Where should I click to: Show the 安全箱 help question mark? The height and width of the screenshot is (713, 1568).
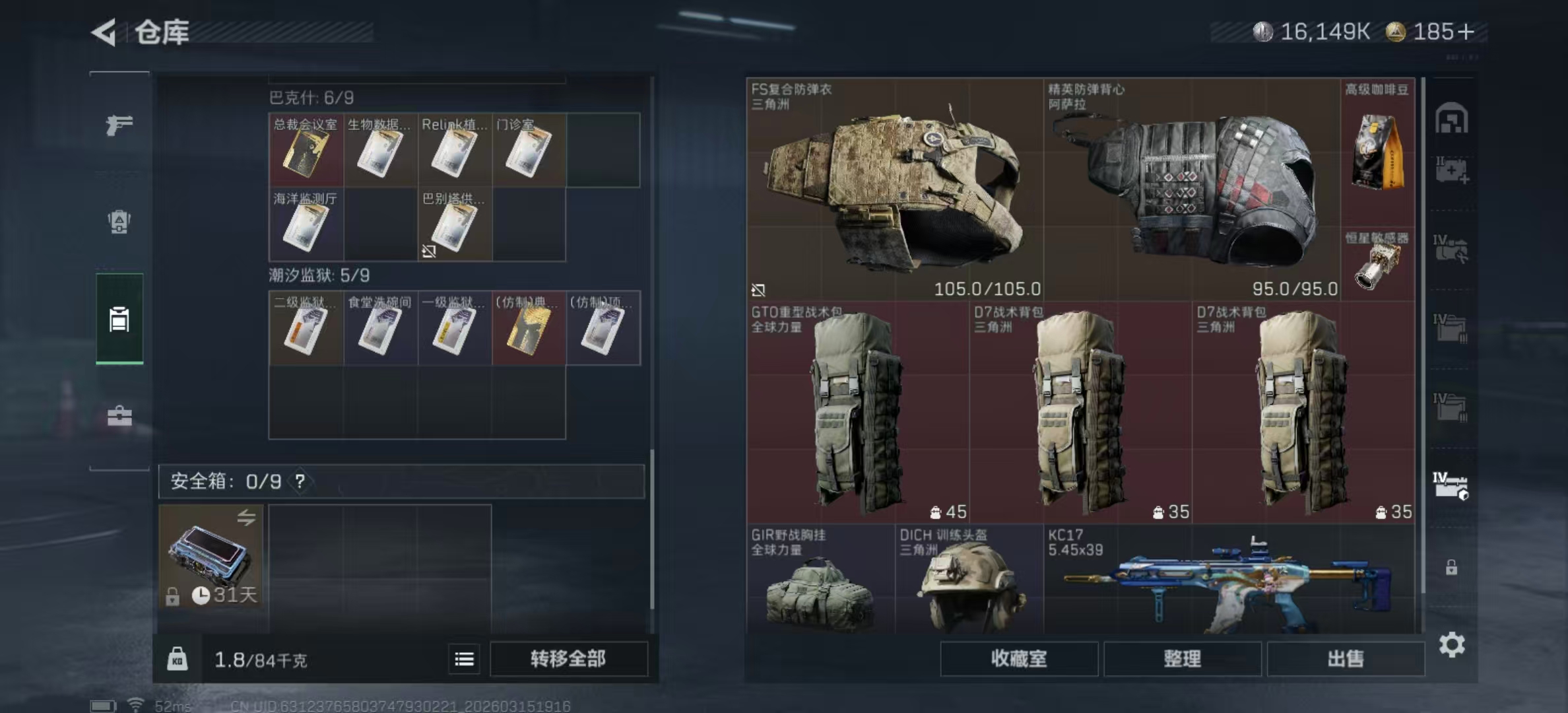(300, 481)
